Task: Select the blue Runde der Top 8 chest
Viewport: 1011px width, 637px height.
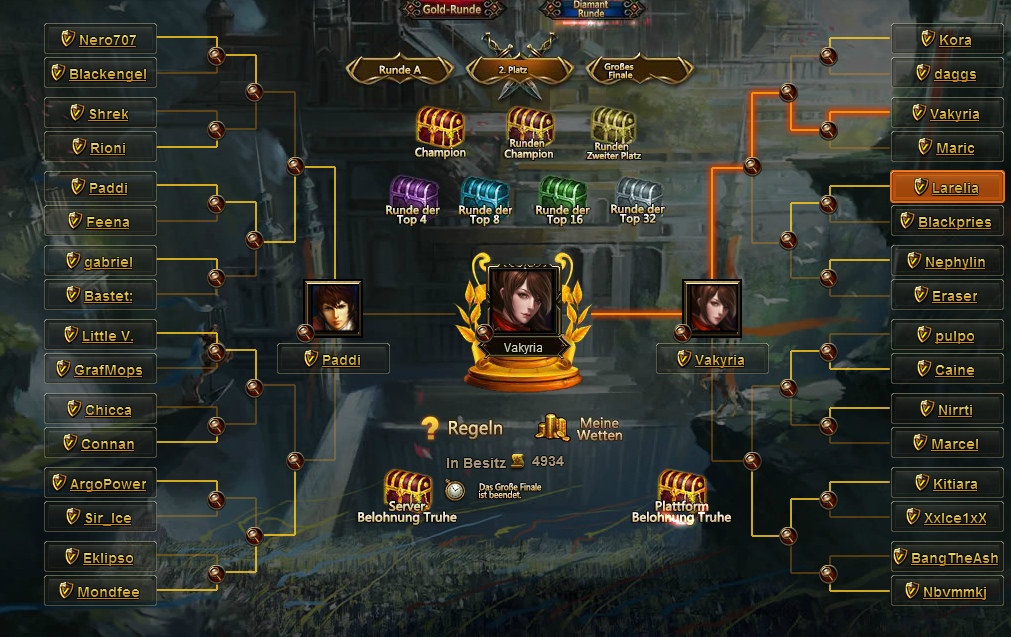Action: 485,196
